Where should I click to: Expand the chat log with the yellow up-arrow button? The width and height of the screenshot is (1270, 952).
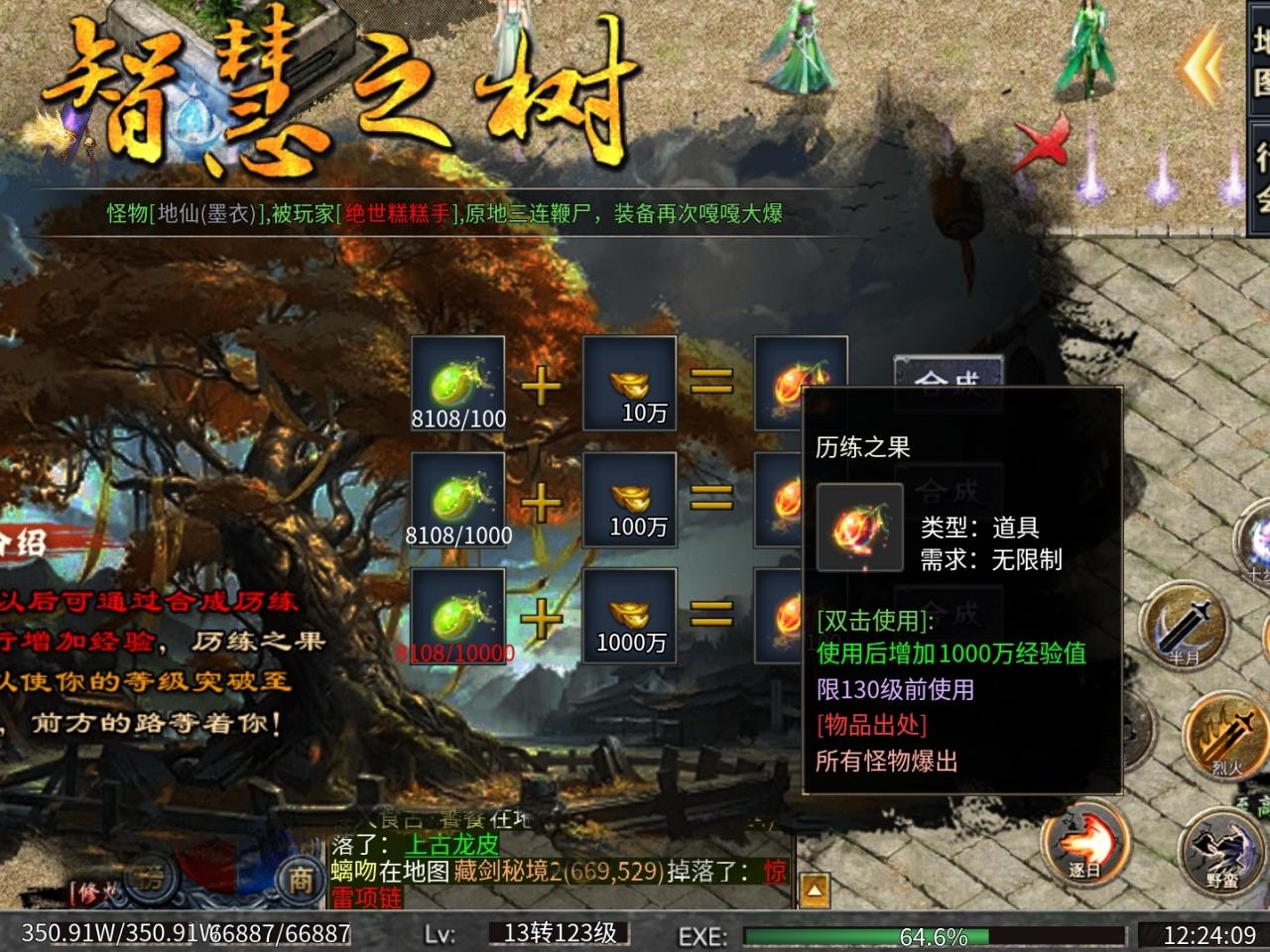815,892
